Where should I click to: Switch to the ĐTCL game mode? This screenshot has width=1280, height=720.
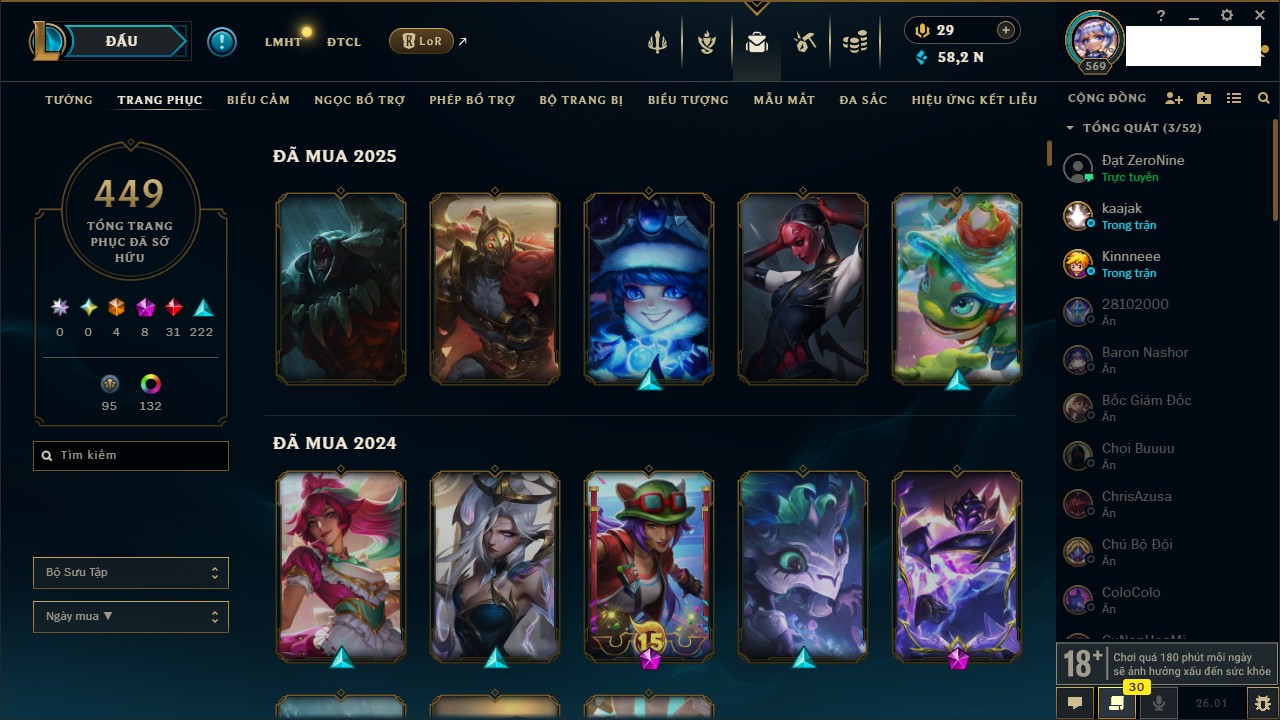point(344,42)
